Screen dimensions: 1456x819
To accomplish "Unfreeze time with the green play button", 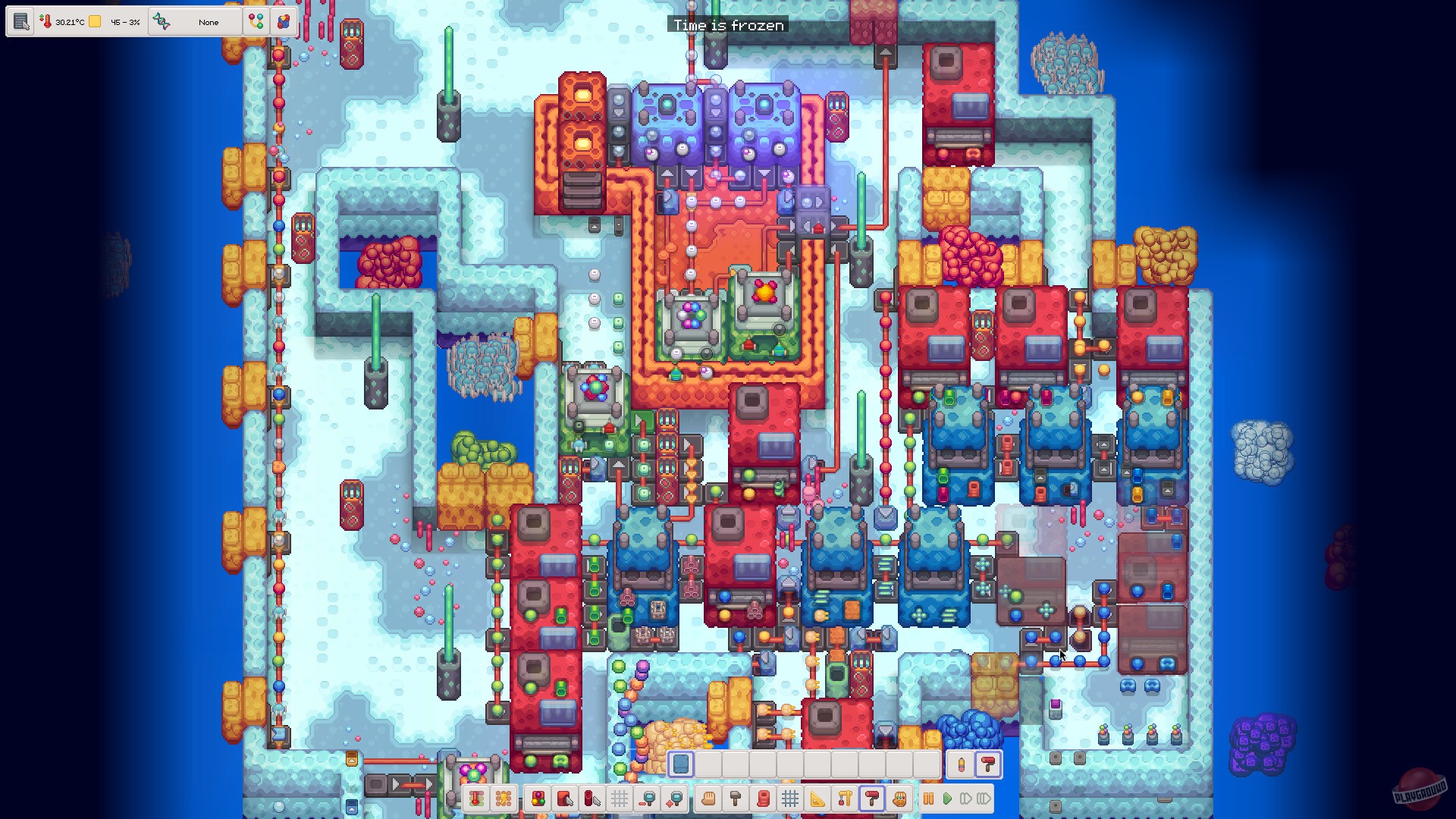I will pyautogui.click(x=947, y=799).
